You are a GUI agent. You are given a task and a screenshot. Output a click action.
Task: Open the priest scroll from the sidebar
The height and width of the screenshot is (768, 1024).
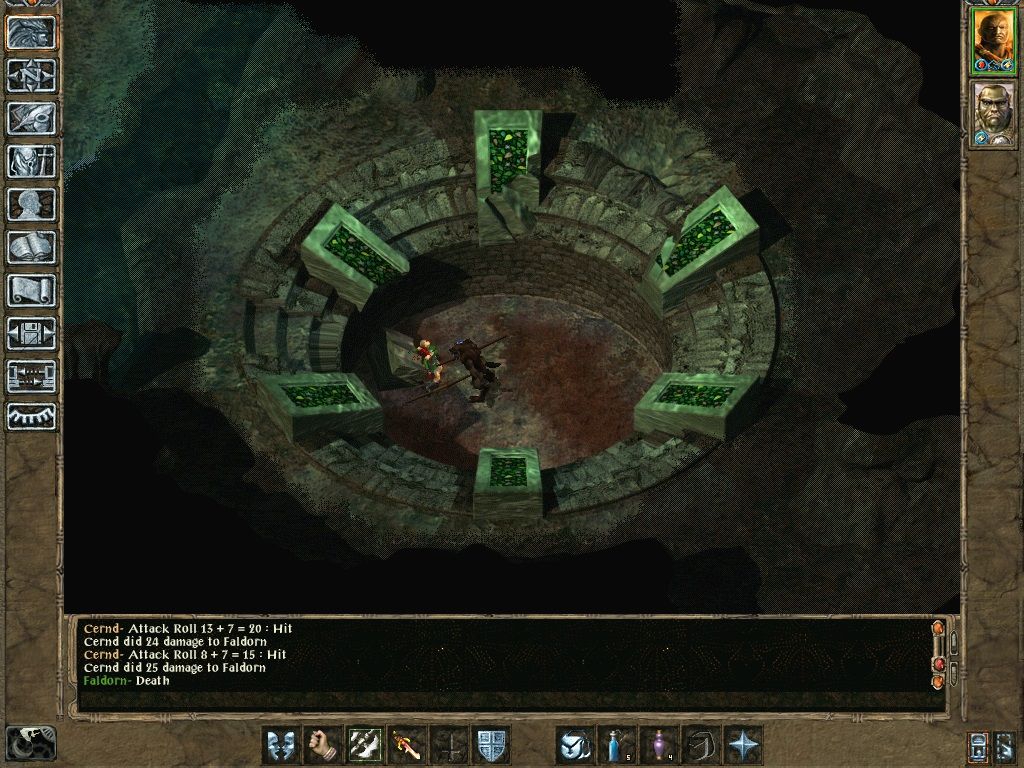pyautogui.click(x=31, y=290)
